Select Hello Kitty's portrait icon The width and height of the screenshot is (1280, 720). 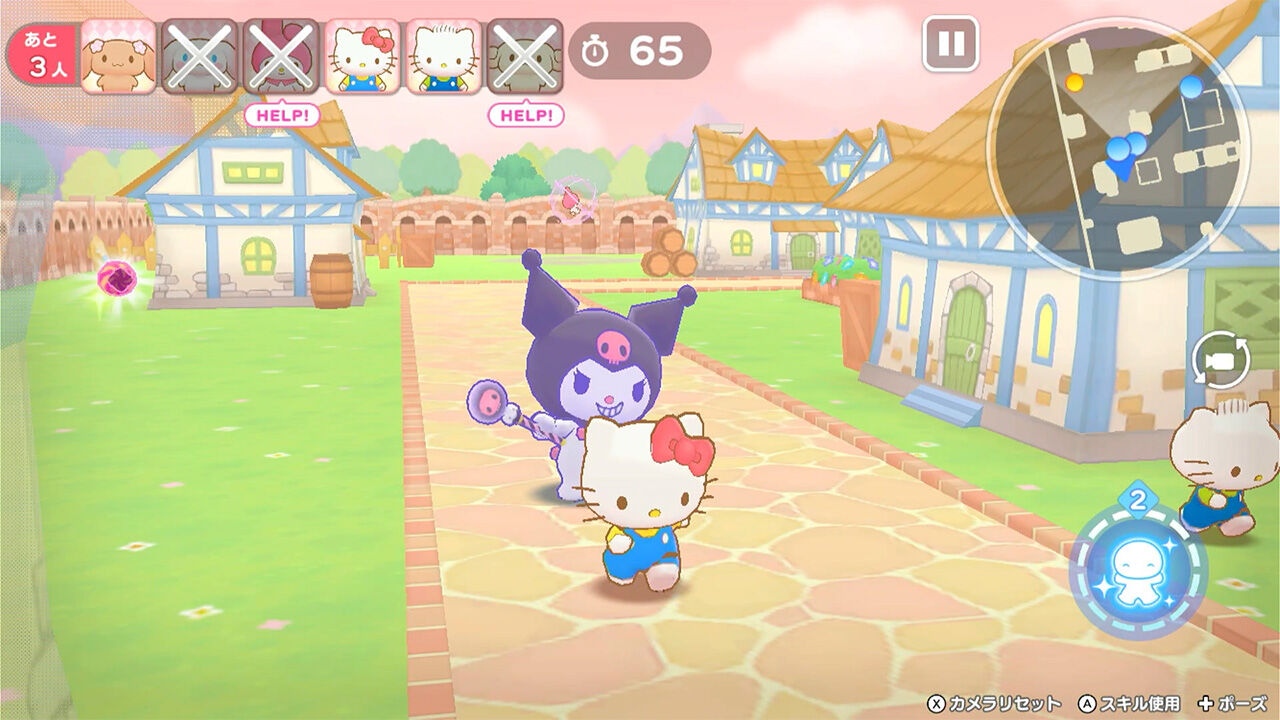point(363,55)
